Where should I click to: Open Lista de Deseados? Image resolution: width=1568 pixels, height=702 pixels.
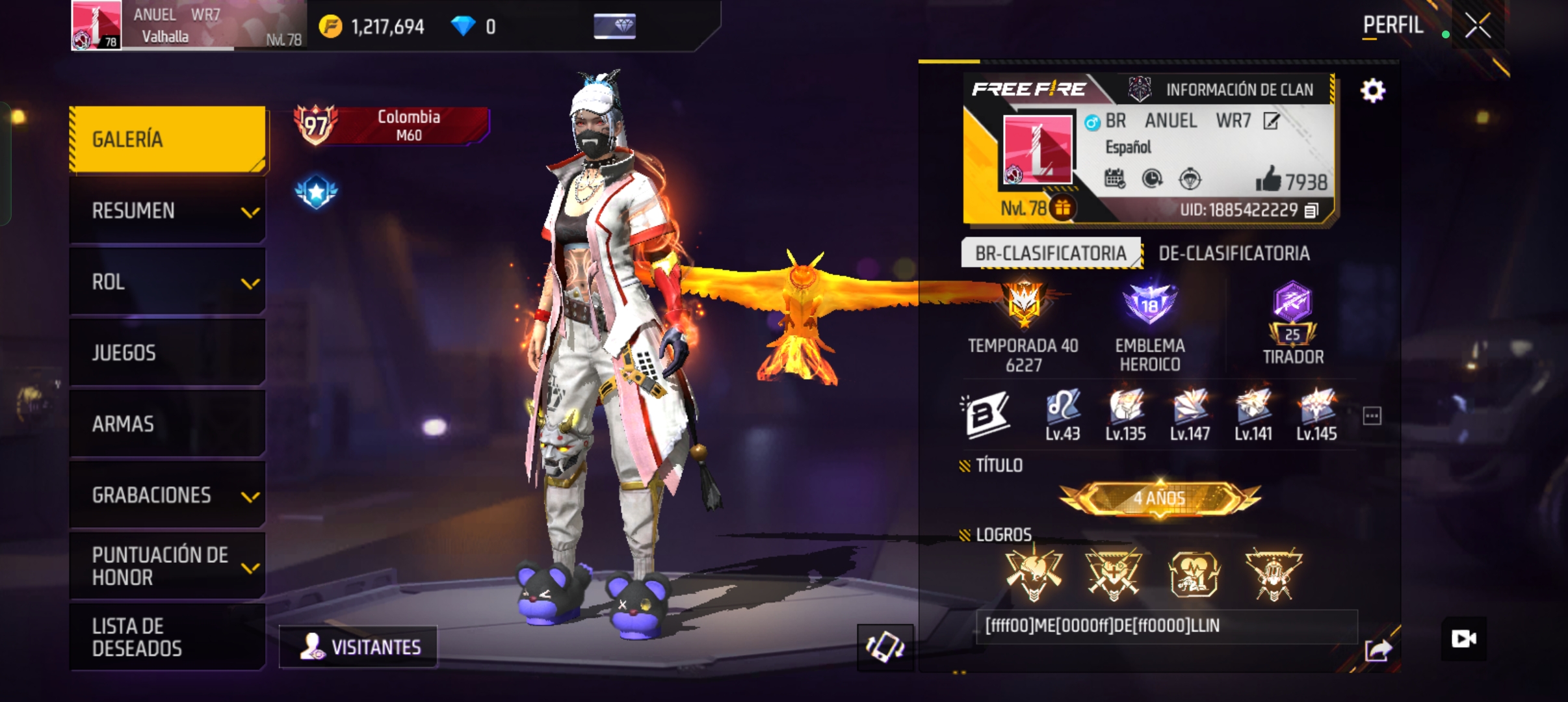pos(167,637)
